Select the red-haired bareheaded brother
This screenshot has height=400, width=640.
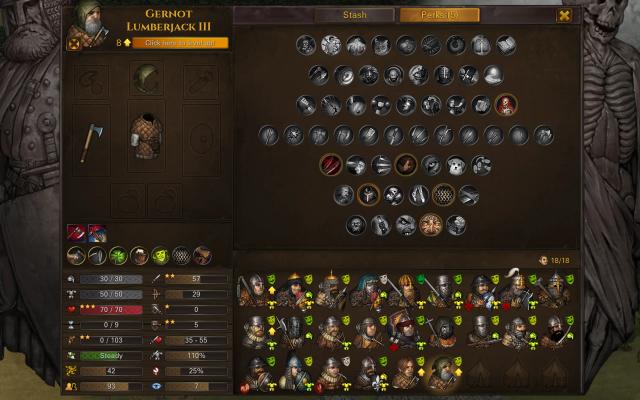coord(405,372)
